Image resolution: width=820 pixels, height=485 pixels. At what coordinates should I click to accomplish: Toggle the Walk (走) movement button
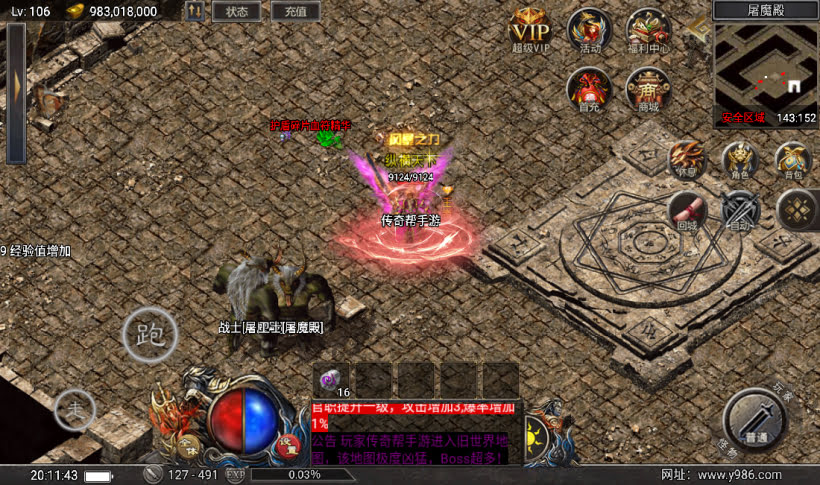(x=74, y=408)
